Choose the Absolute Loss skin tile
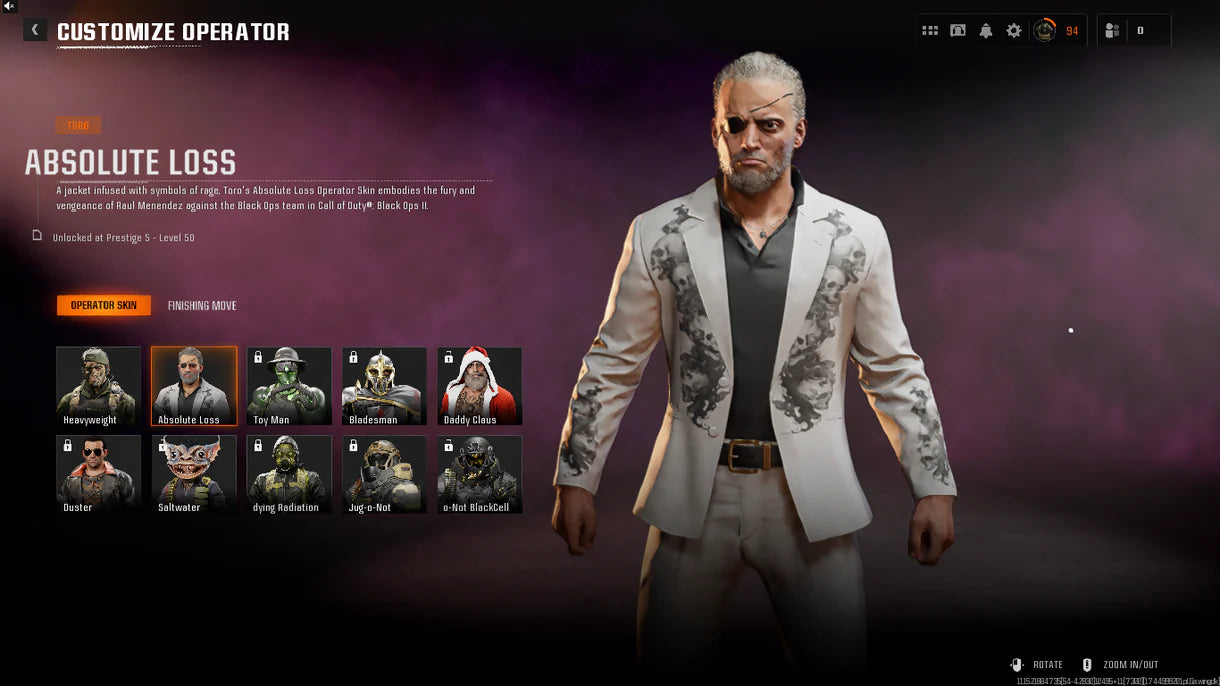Image resolution: width=1220 pixels, height=686 pixels. (194, 386)
